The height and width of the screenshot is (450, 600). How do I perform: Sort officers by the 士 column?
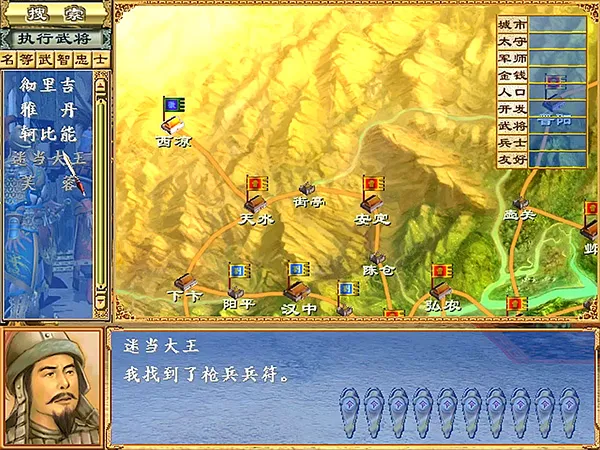click(100, 60)
